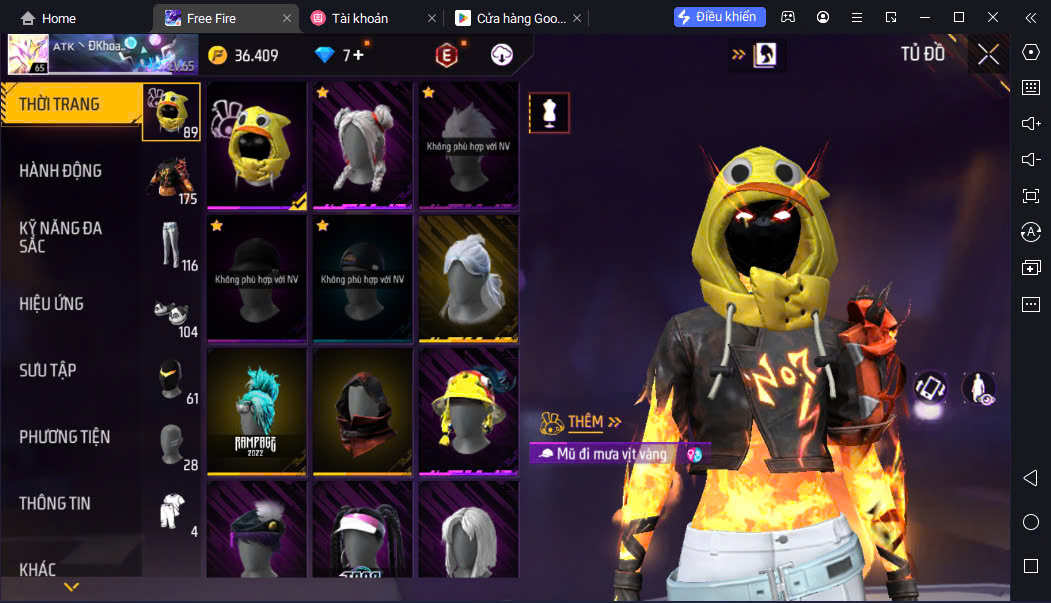Pick the blue mohawk Rampage 2022 hair
The height and width of the screenshot is (603, 1051).
[257, 410]
